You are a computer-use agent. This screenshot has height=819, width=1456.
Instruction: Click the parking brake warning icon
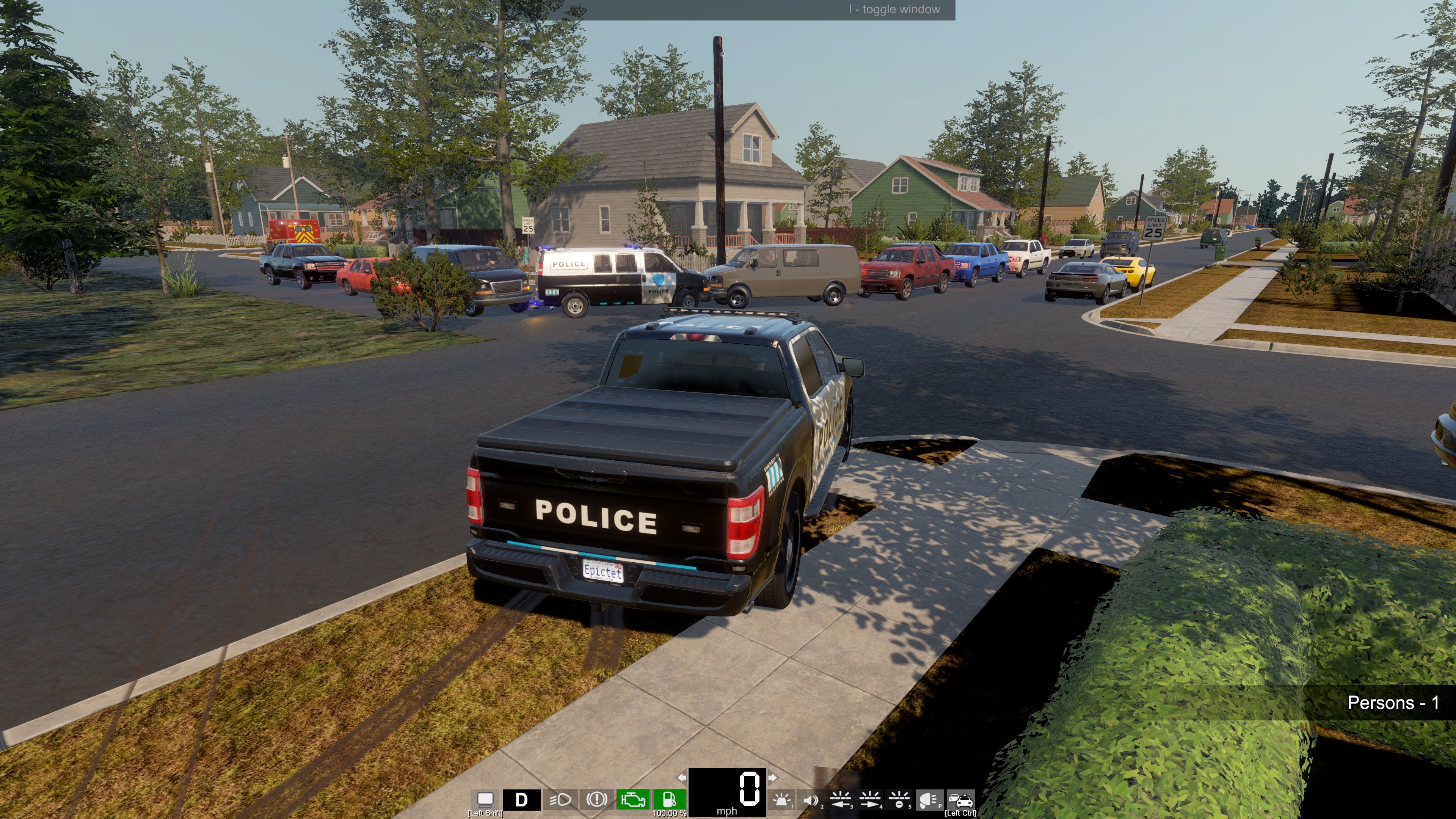coord(596,800)
